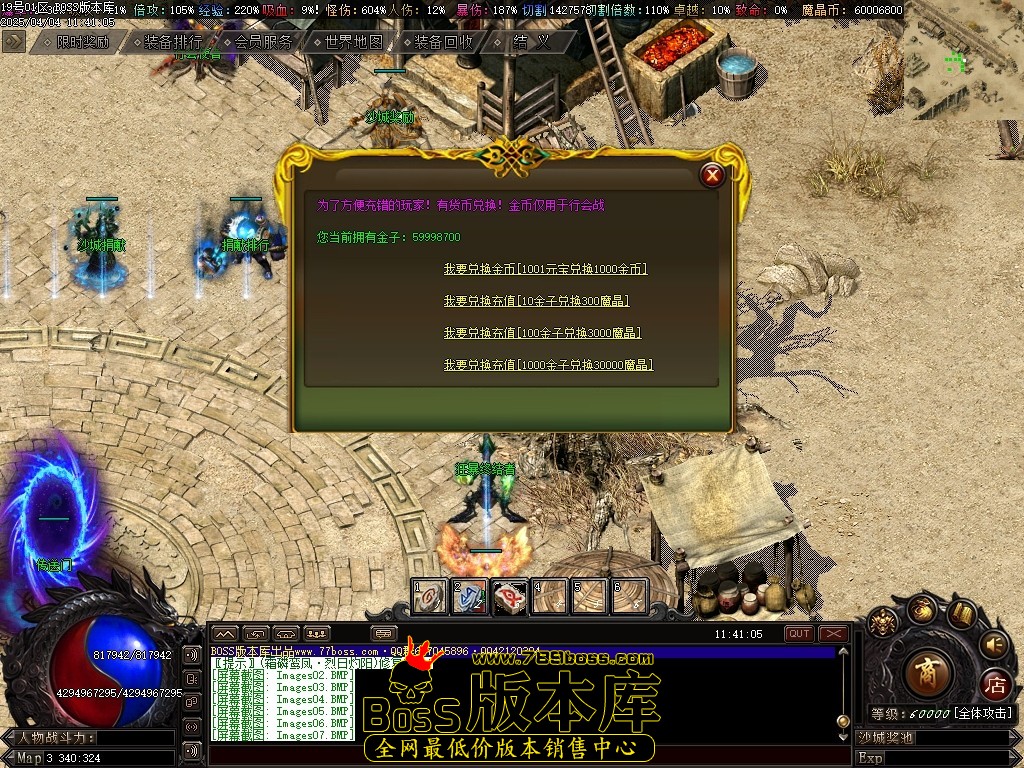
Task: Open the 商 shop round button
Action: pos(929,674)
